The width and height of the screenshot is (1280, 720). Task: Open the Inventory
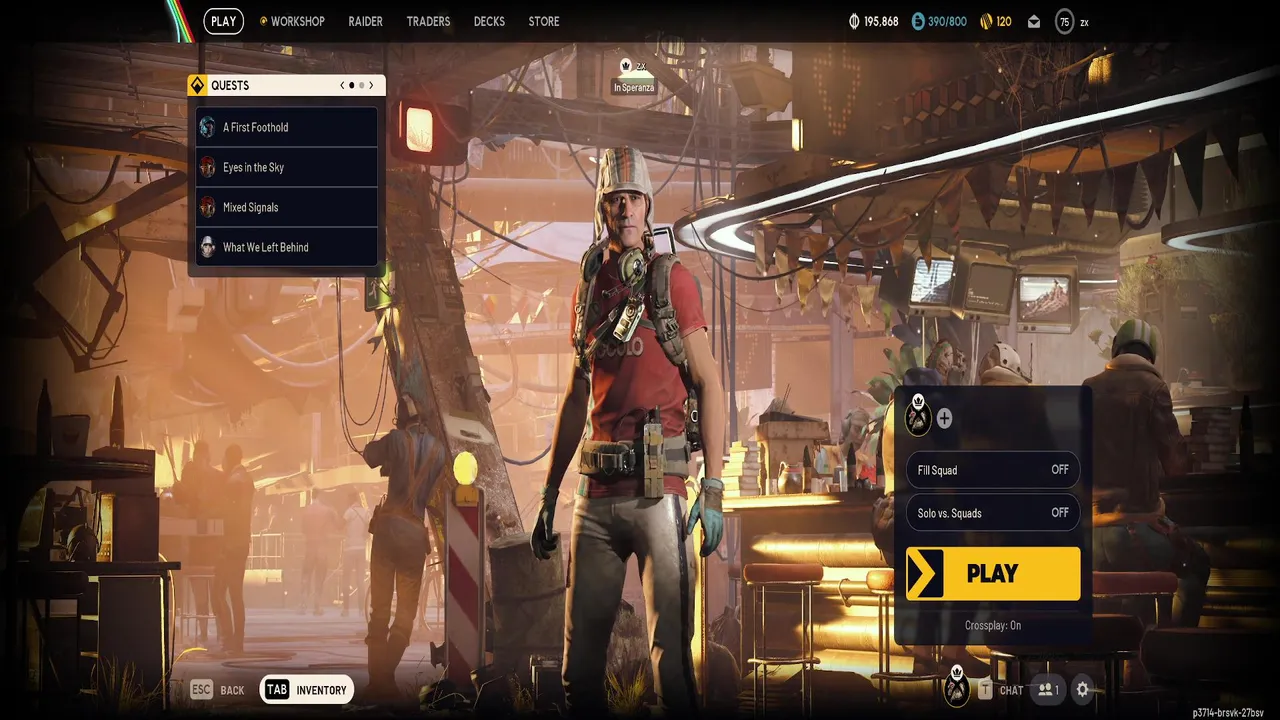point(307,690)
